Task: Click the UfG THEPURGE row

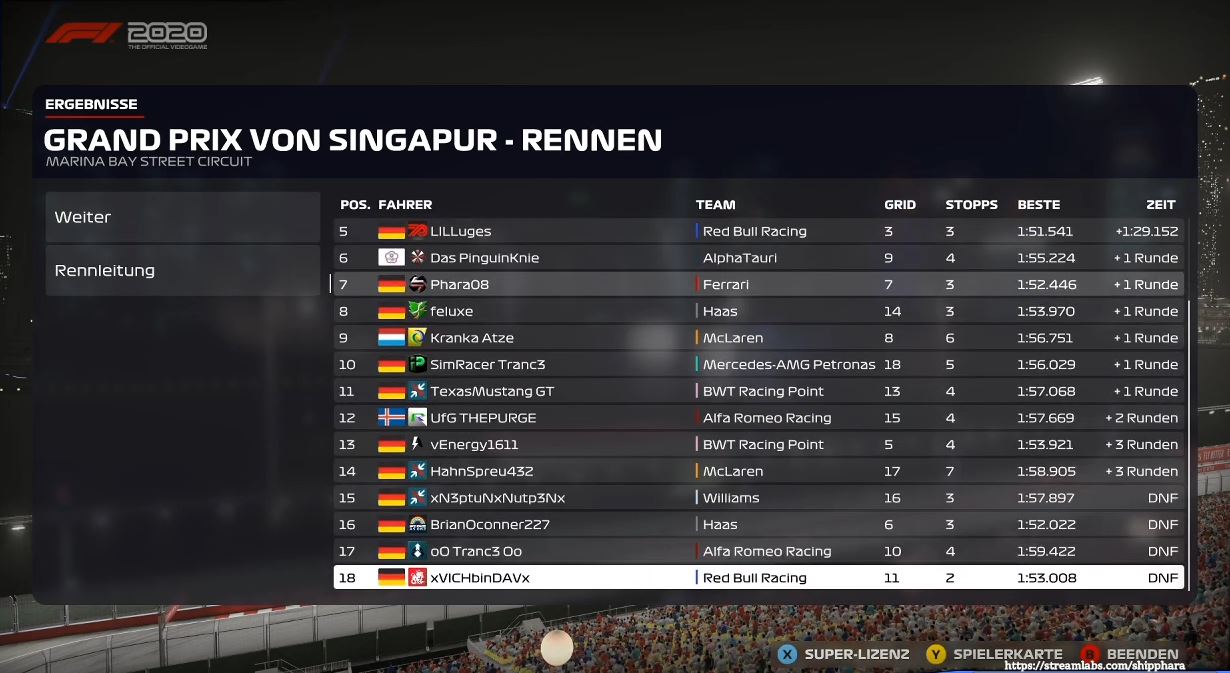Action: [x=758, y=418]
